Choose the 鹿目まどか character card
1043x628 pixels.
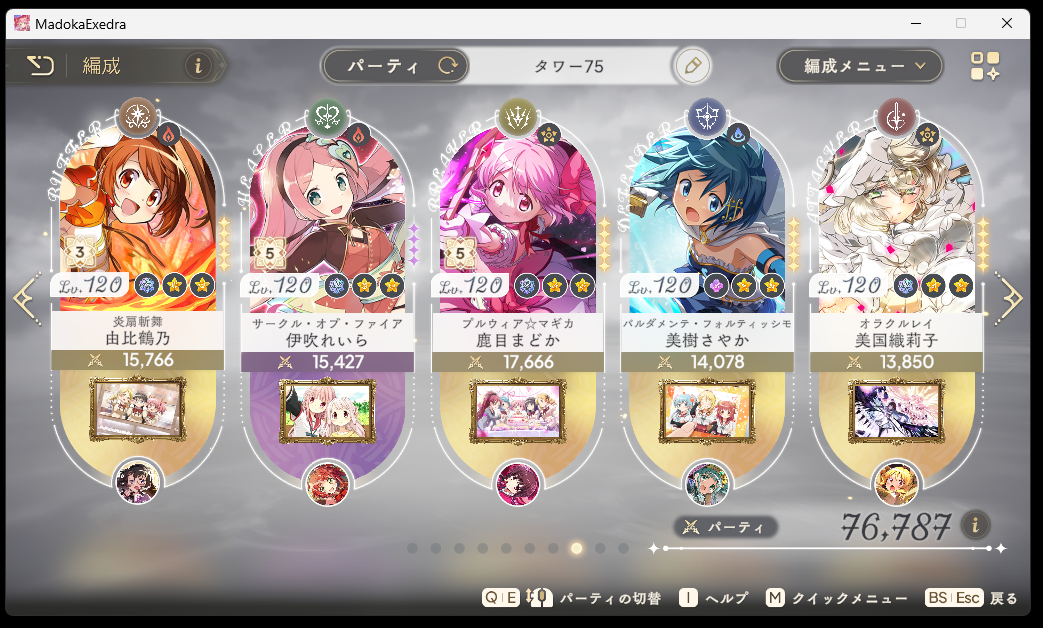click(517, 220)
